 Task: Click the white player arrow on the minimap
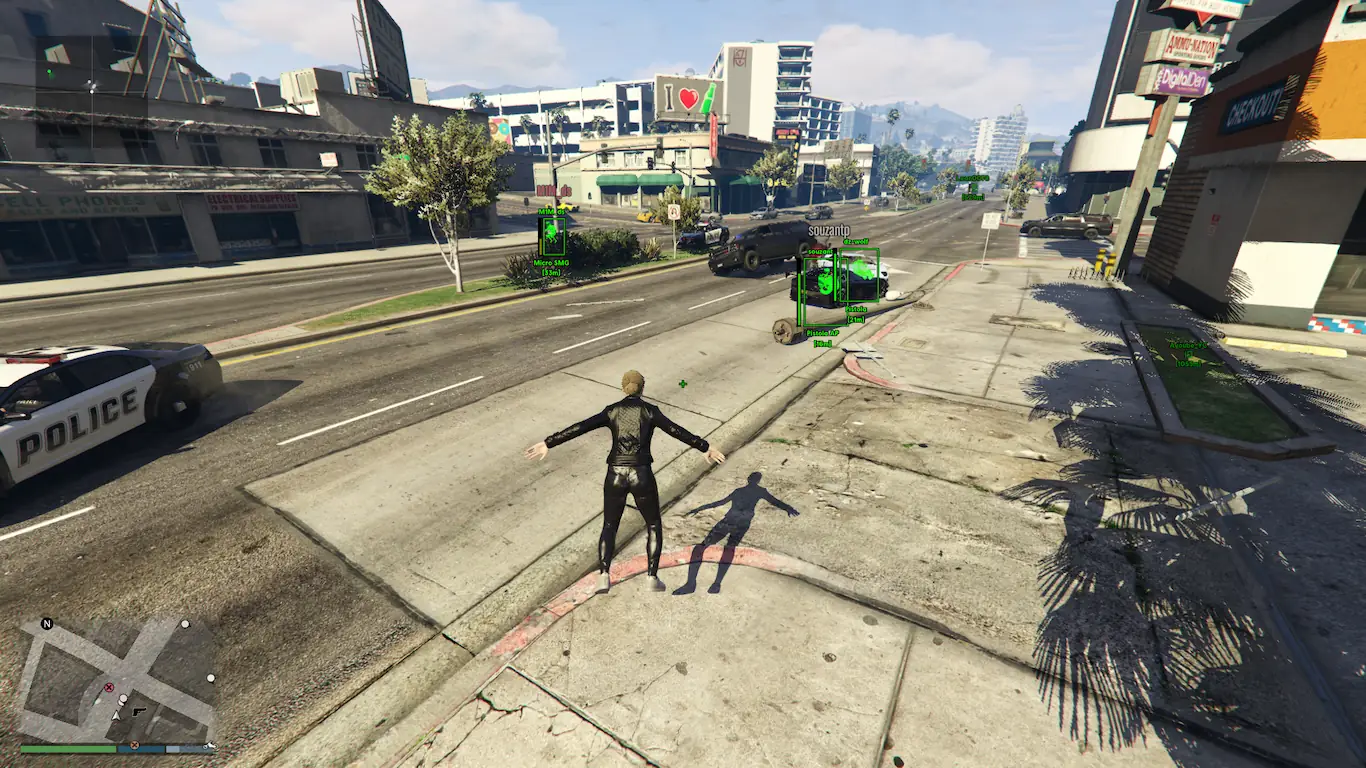coord(116,714)
